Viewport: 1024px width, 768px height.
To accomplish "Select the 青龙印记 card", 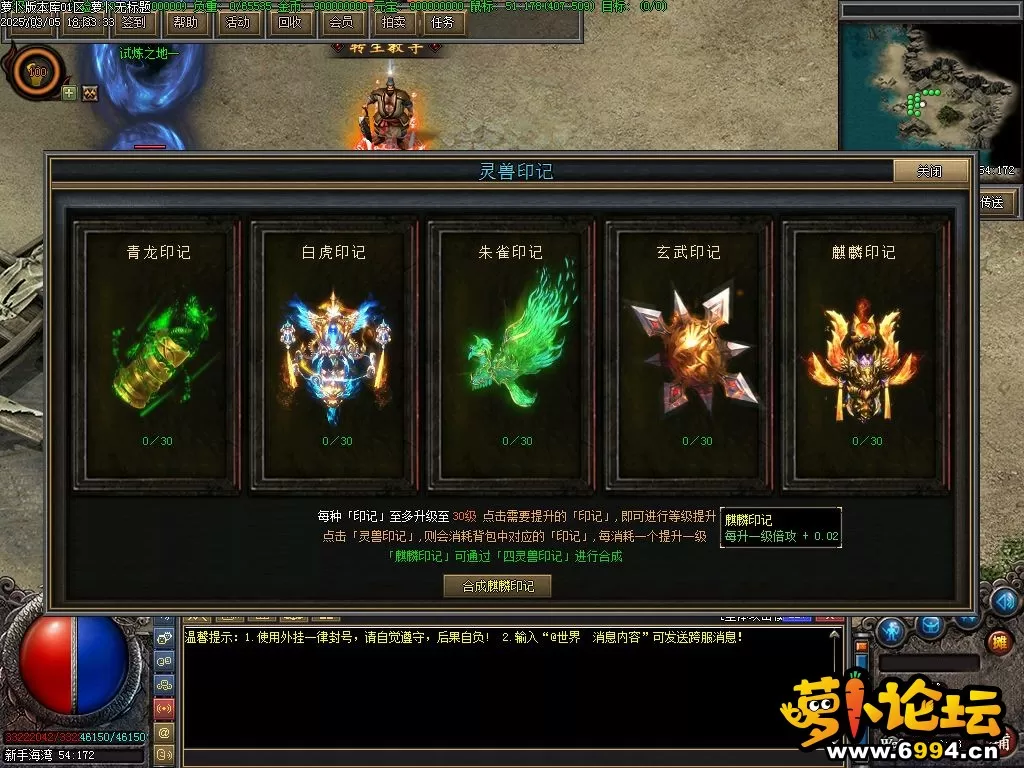I will [158, 355].
